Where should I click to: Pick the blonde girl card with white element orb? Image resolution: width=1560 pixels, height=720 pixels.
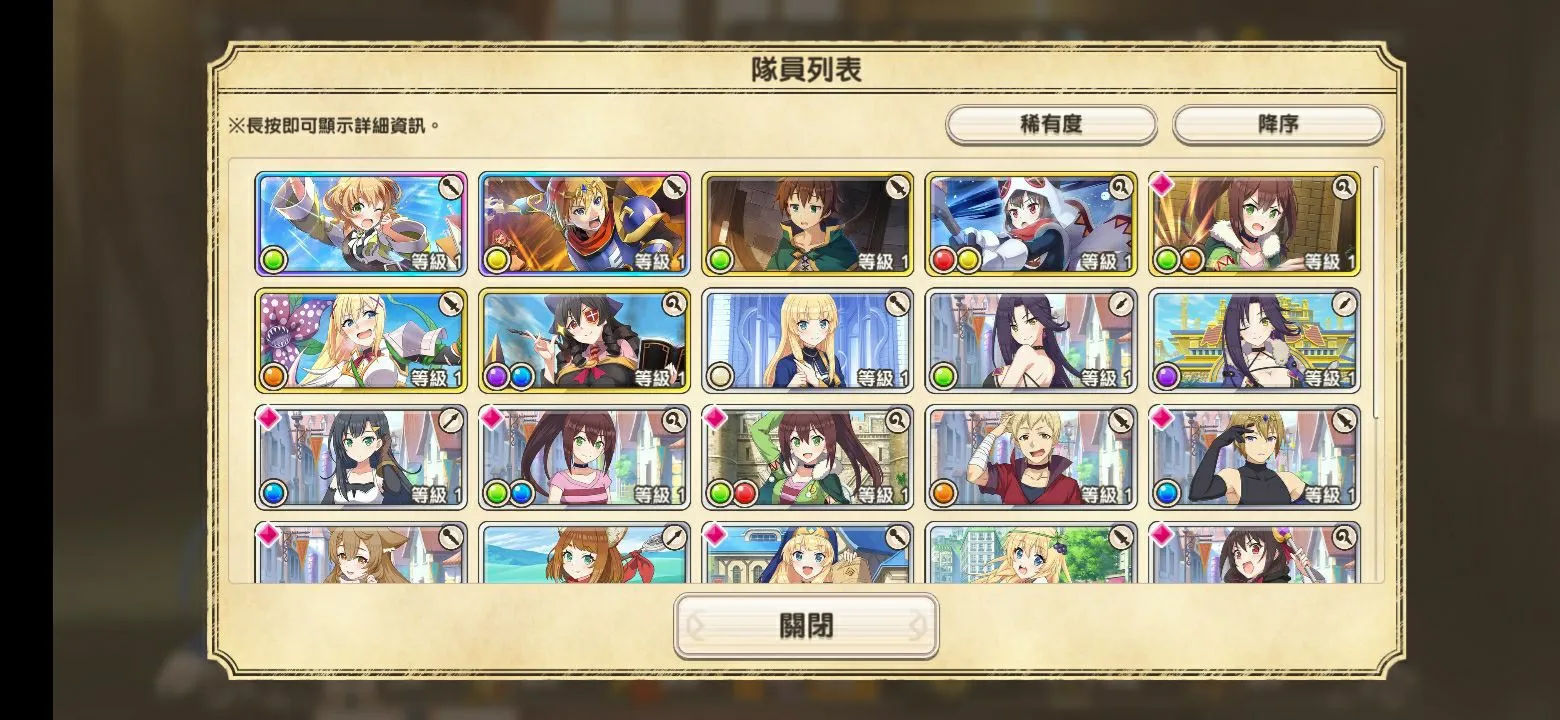click(x=807, y=341)
